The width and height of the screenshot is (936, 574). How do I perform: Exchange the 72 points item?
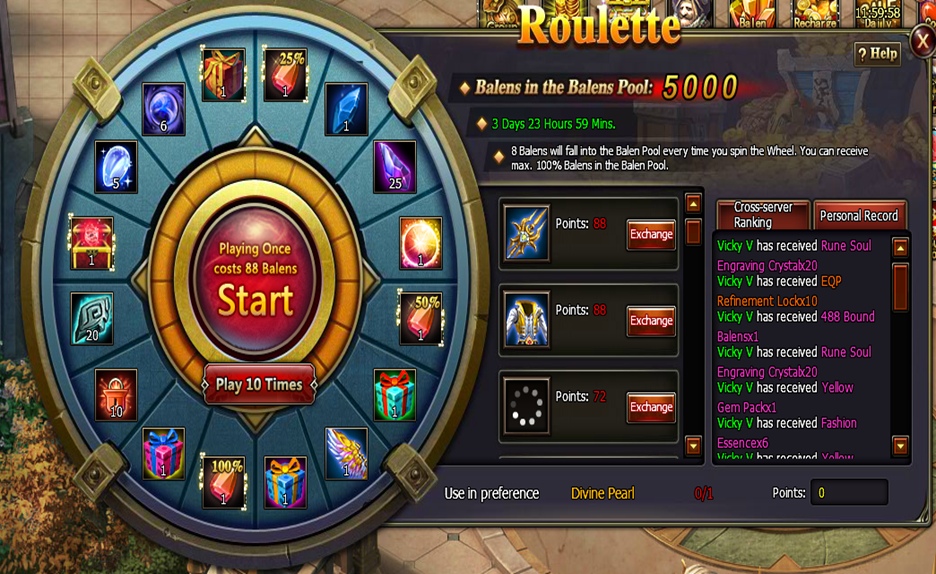point(651,407)
